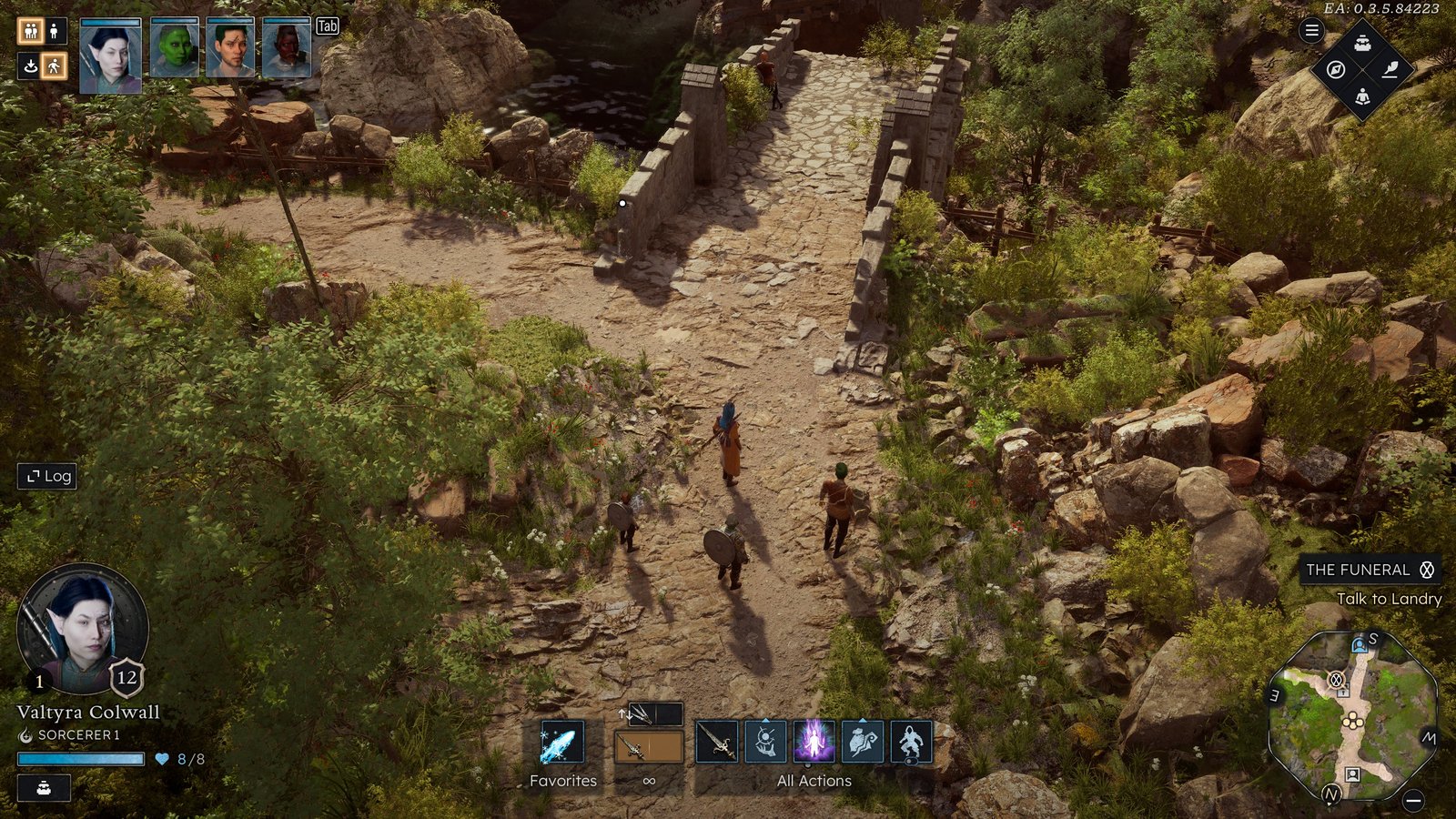Activate the purple aura spell
The image size is (1456, 819).
(x=814, y=742)
